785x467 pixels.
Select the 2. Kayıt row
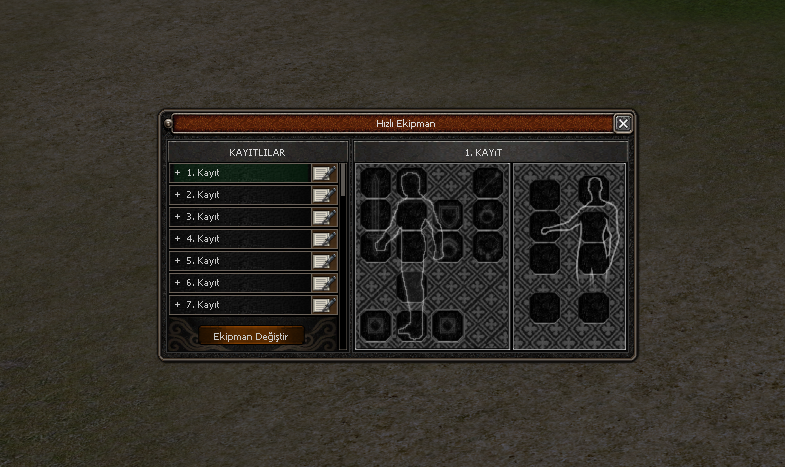pyautogui.click(x=240, y=195)
